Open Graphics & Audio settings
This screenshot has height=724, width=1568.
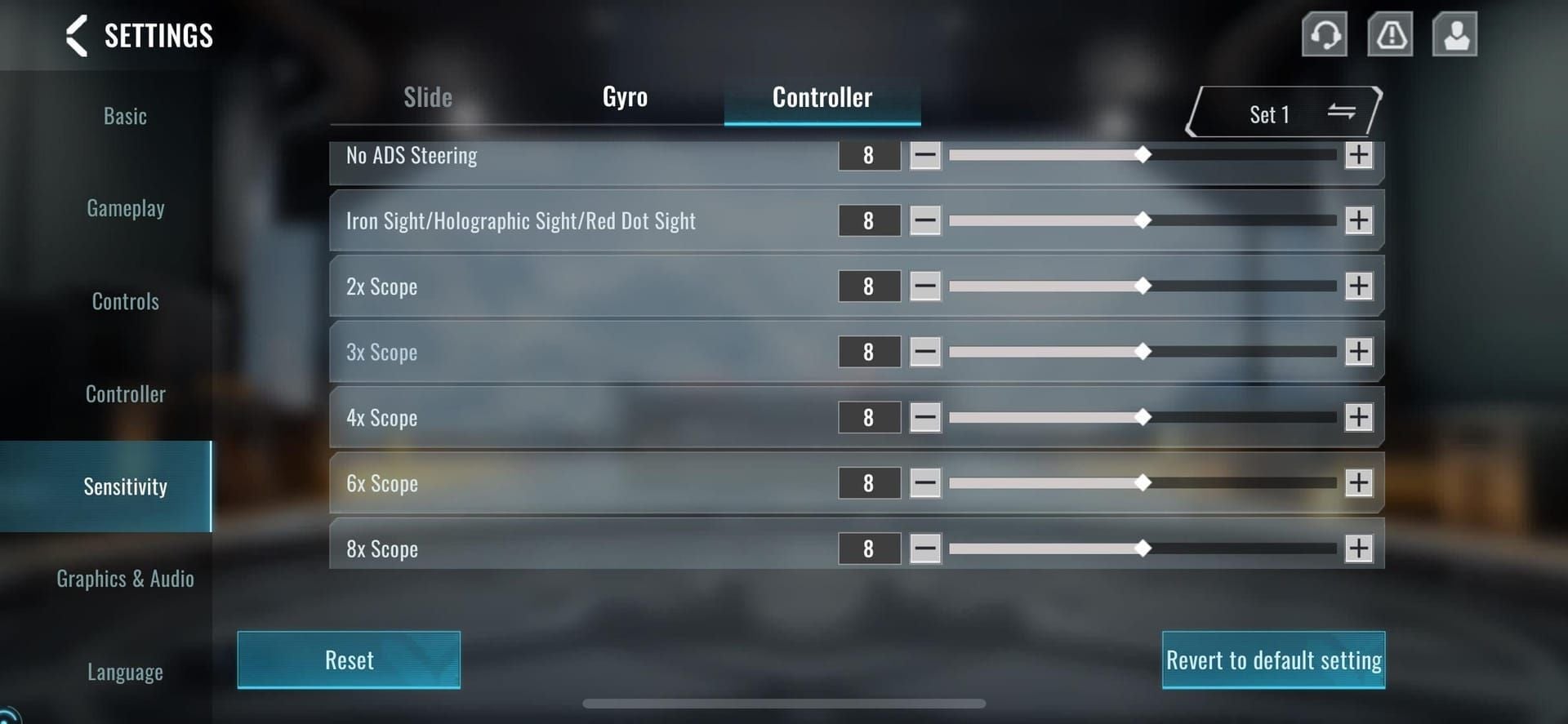pos(125,579)
